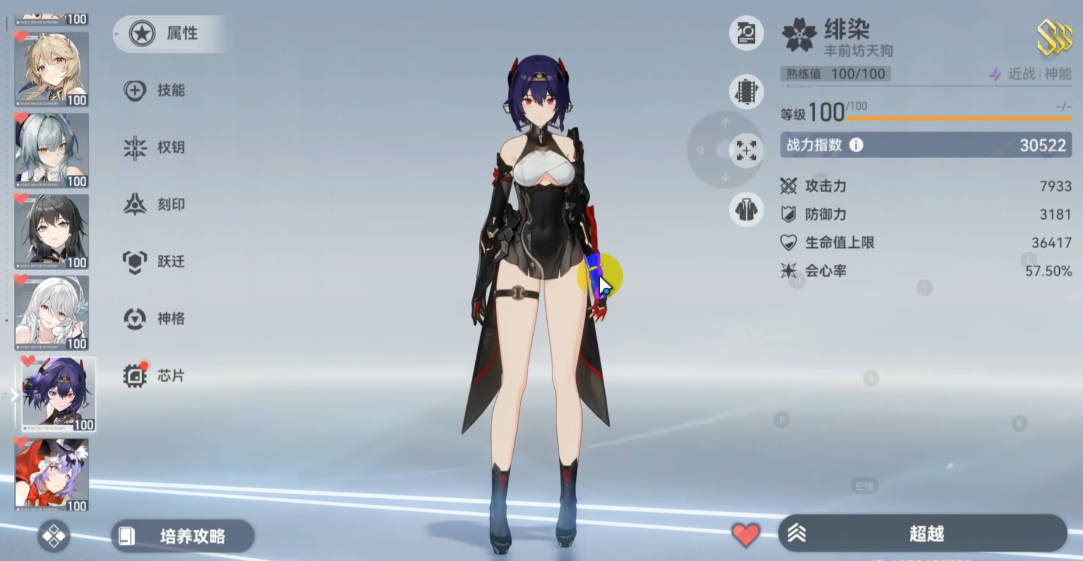Pick the black-haired character portrait
The height and width of the screenshot is (561, 1083).
click(52, 231)
